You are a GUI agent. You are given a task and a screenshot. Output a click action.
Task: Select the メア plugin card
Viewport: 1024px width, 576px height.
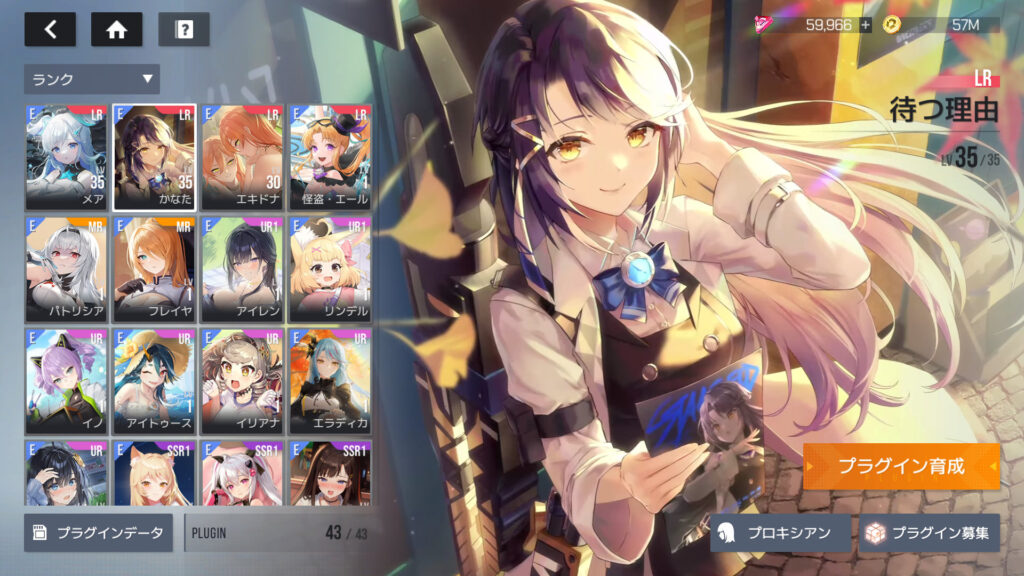66,157
